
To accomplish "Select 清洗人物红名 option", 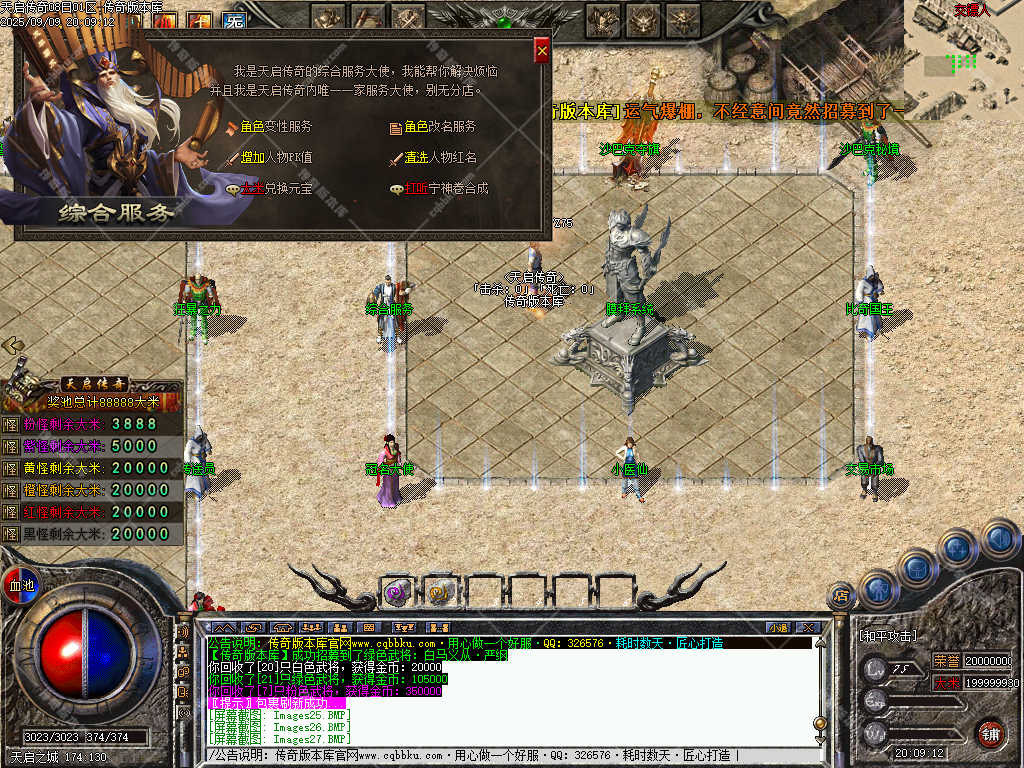I will pos(440,157).
